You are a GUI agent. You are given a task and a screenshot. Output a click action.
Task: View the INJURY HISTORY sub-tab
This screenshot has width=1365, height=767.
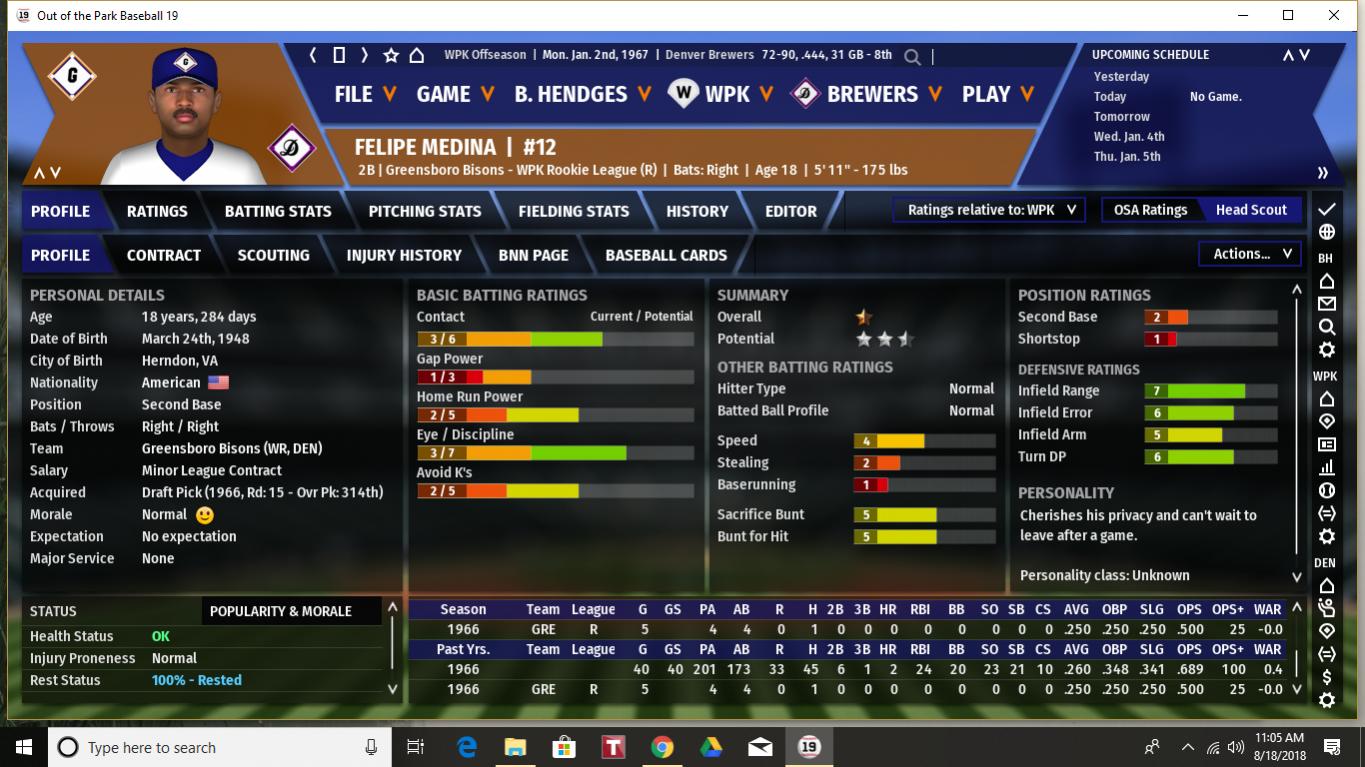click(404, 255)
